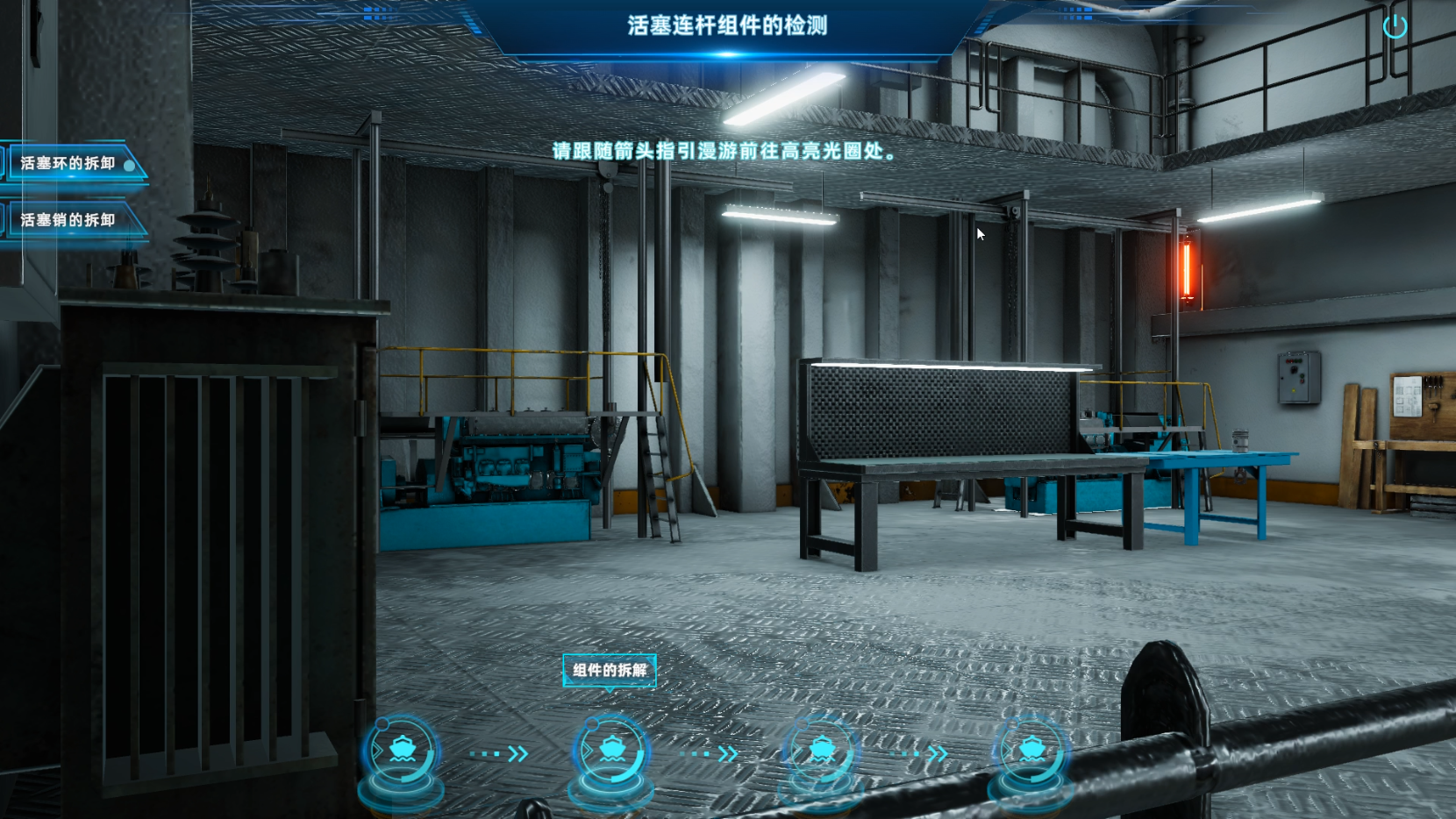Viewport: 1456px width, 819px height.
Task: Open the 活塞销的拆卸 menu entry
Action: click(69, 220)
